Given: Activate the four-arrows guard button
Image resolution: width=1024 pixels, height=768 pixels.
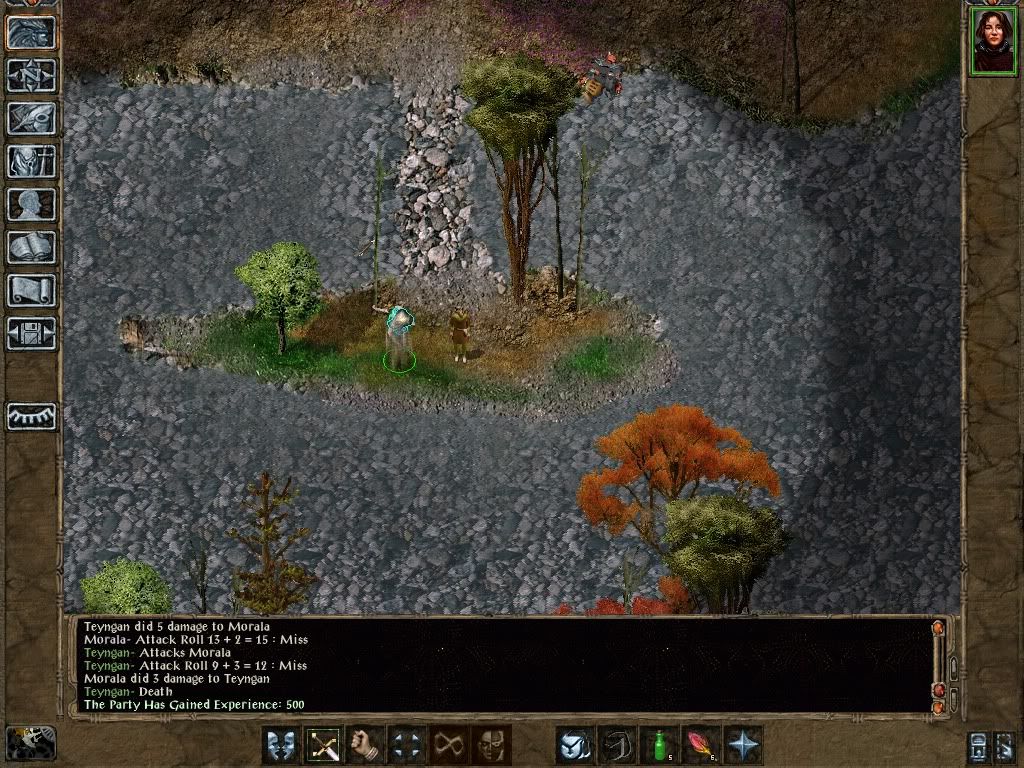Looking at the screenshot, I should pyautogui.click(x=407, y=745).
